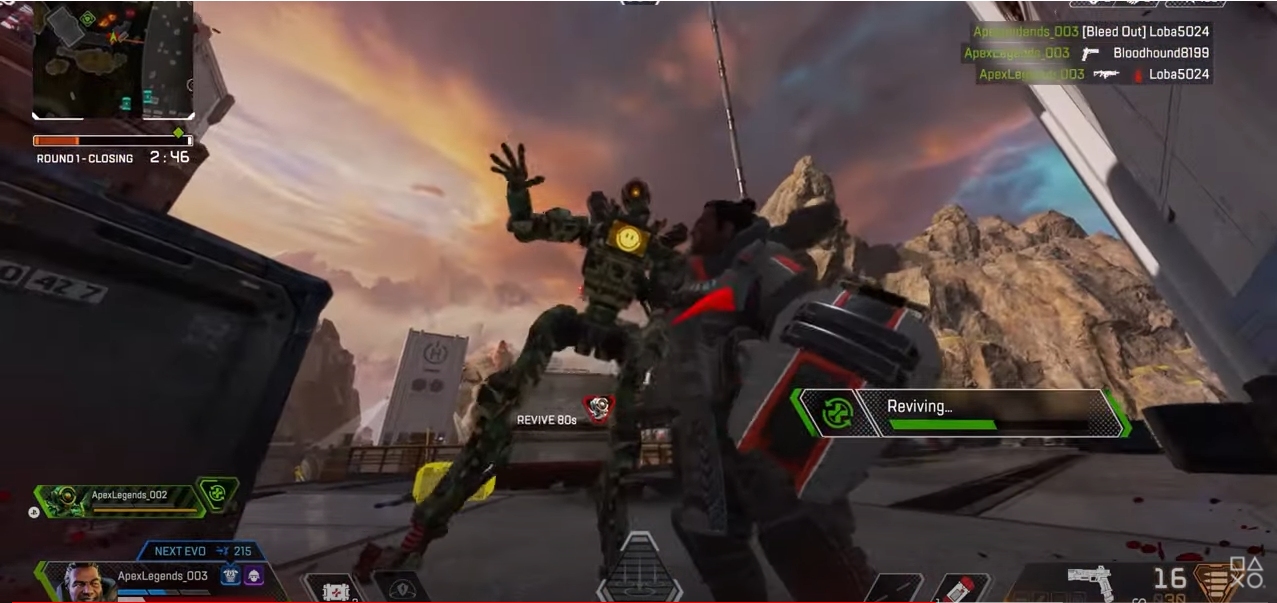Select the white body armor icon

tap(231, 577)
